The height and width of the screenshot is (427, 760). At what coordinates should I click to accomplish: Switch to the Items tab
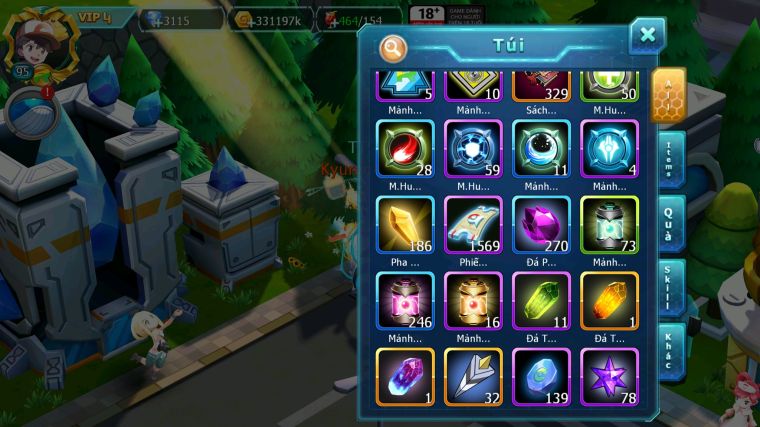670,159
